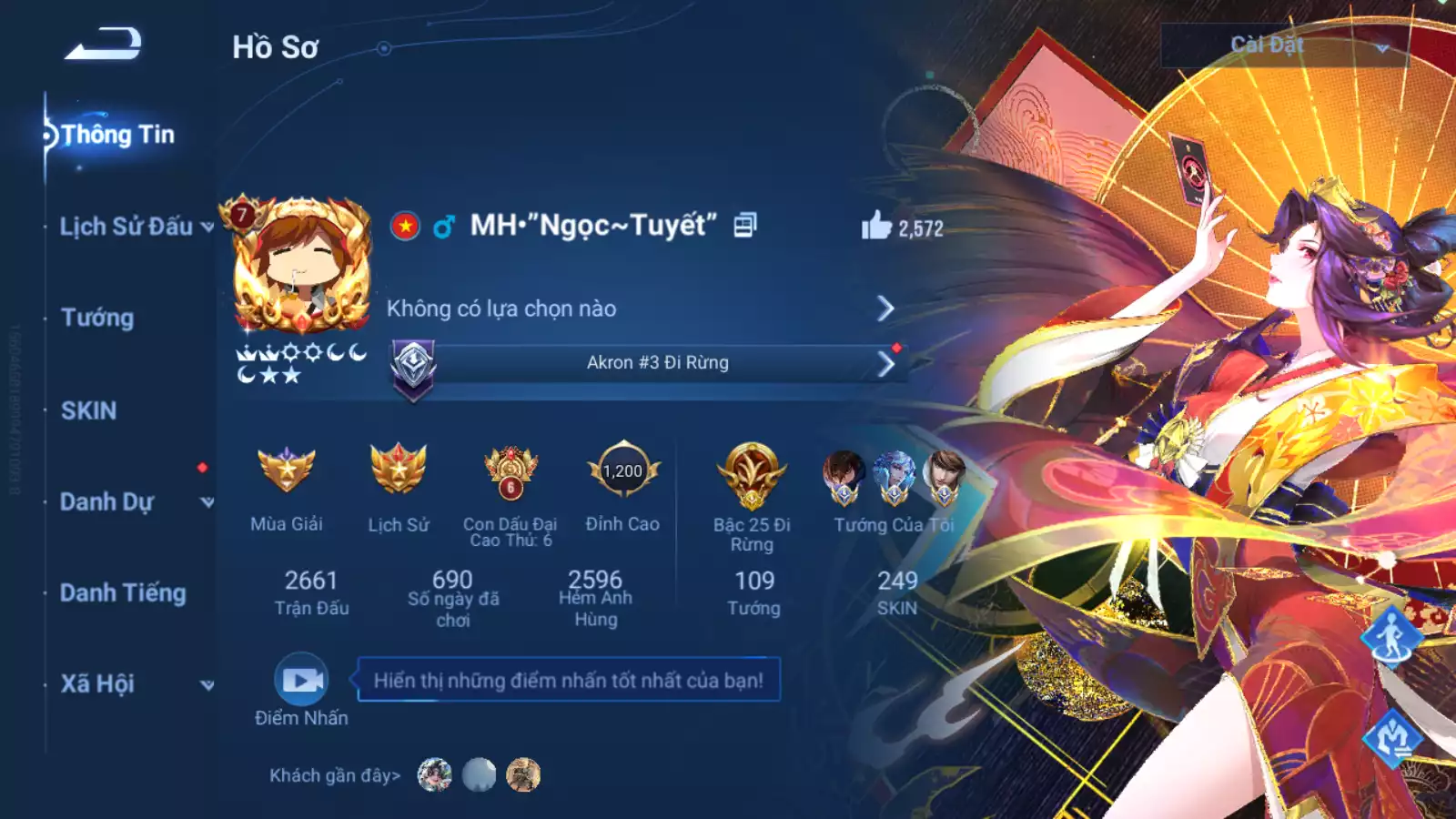Expand the Danh Dự menu in the sidebar
1456x819 pixels.
(109, 500)
